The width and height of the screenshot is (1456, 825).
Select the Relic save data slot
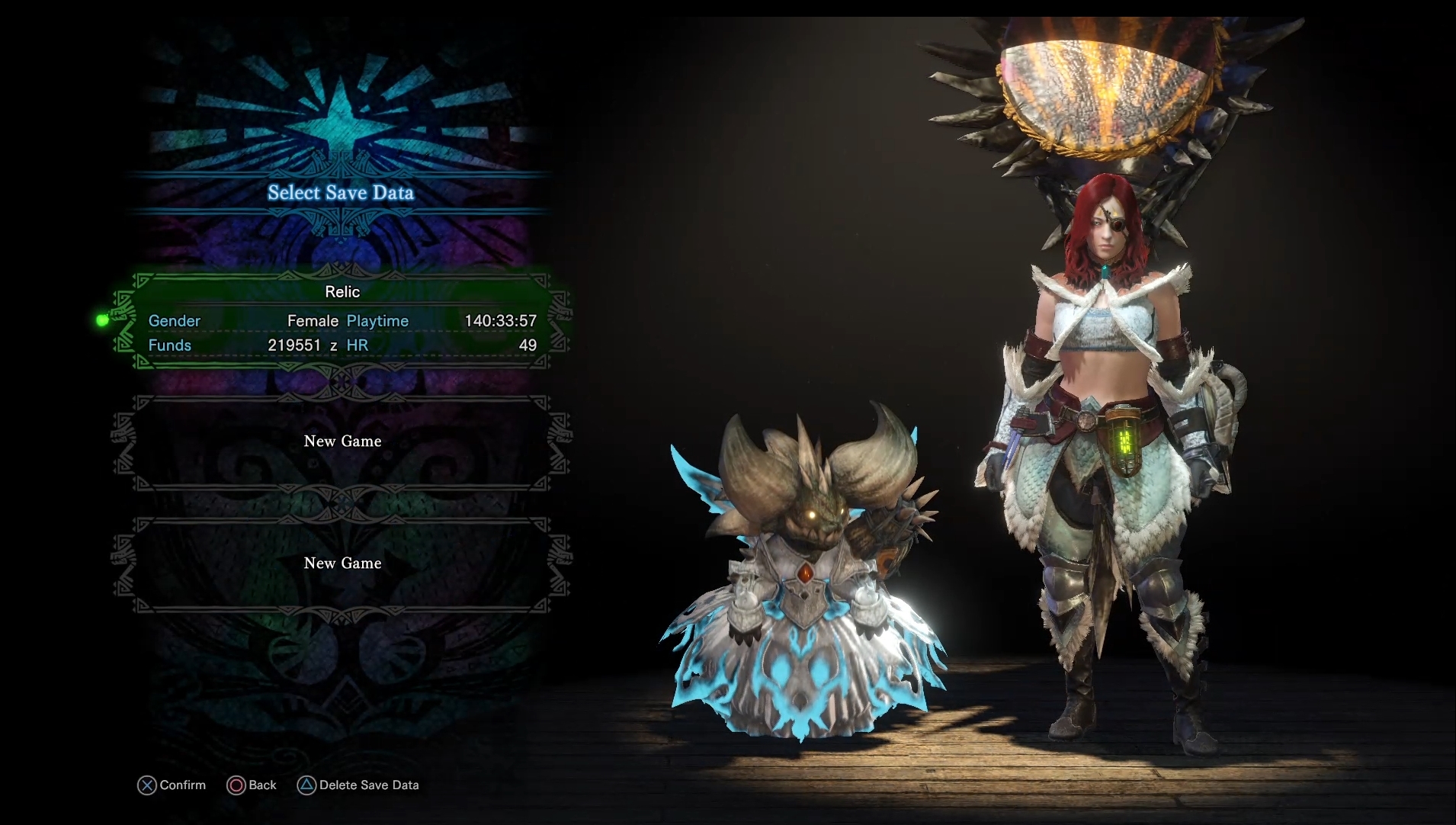click(342, 319)
